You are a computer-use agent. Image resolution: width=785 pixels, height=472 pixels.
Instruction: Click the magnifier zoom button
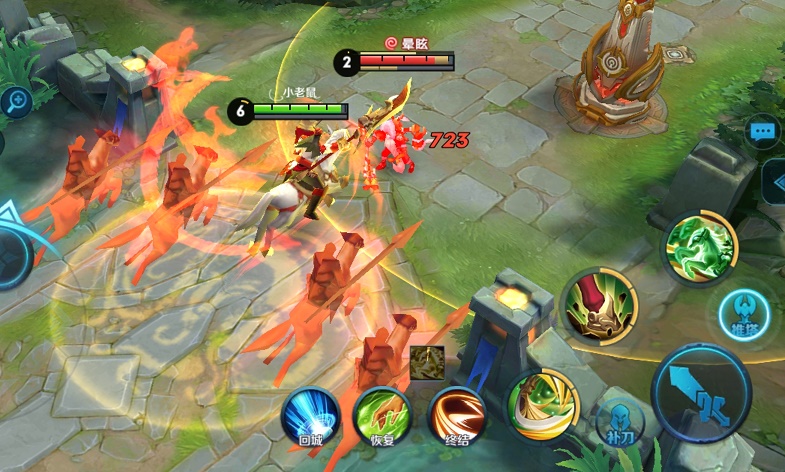click(17, 101)
